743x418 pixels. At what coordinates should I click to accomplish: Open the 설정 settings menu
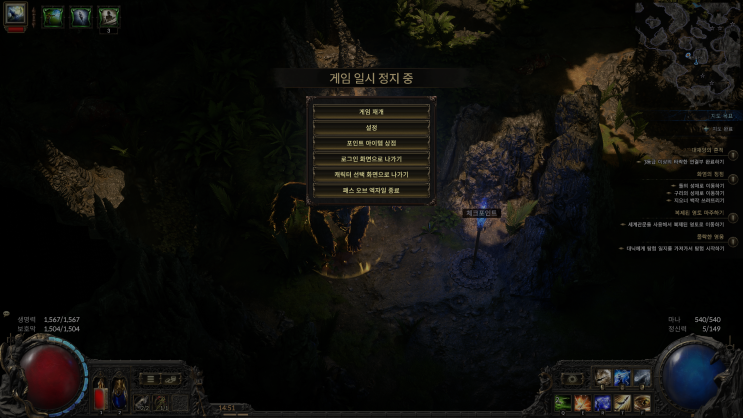click(371, 127)
